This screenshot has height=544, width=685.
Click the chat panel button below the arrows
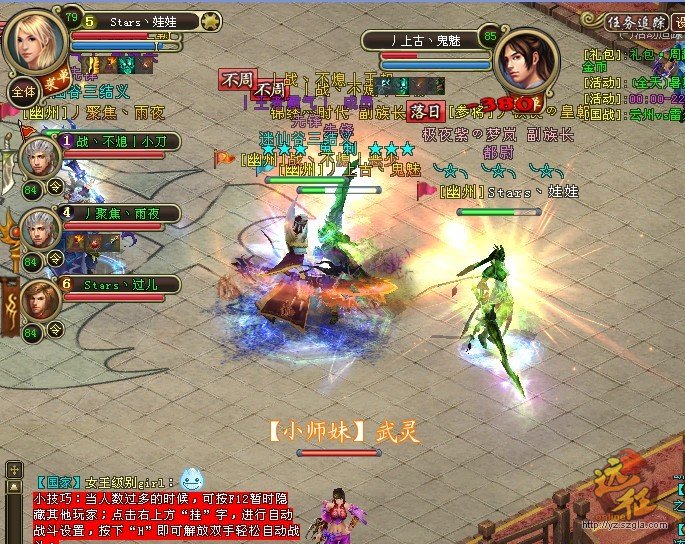click(14, 488)
